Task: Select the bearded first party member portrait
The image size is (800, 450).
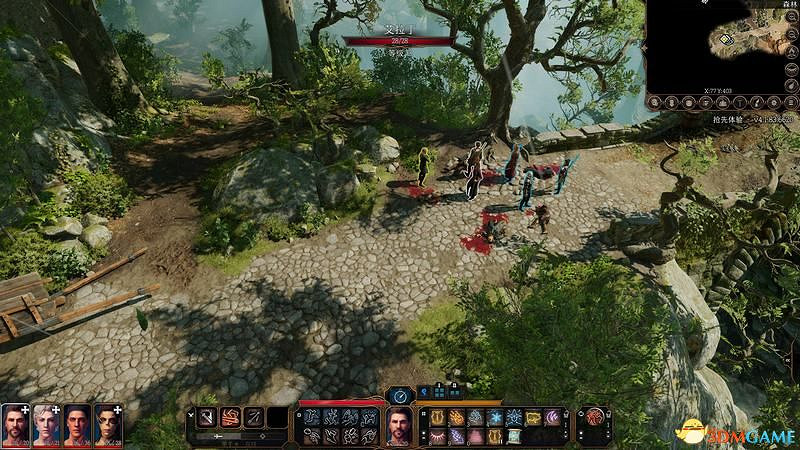Action: click(15, 425)
